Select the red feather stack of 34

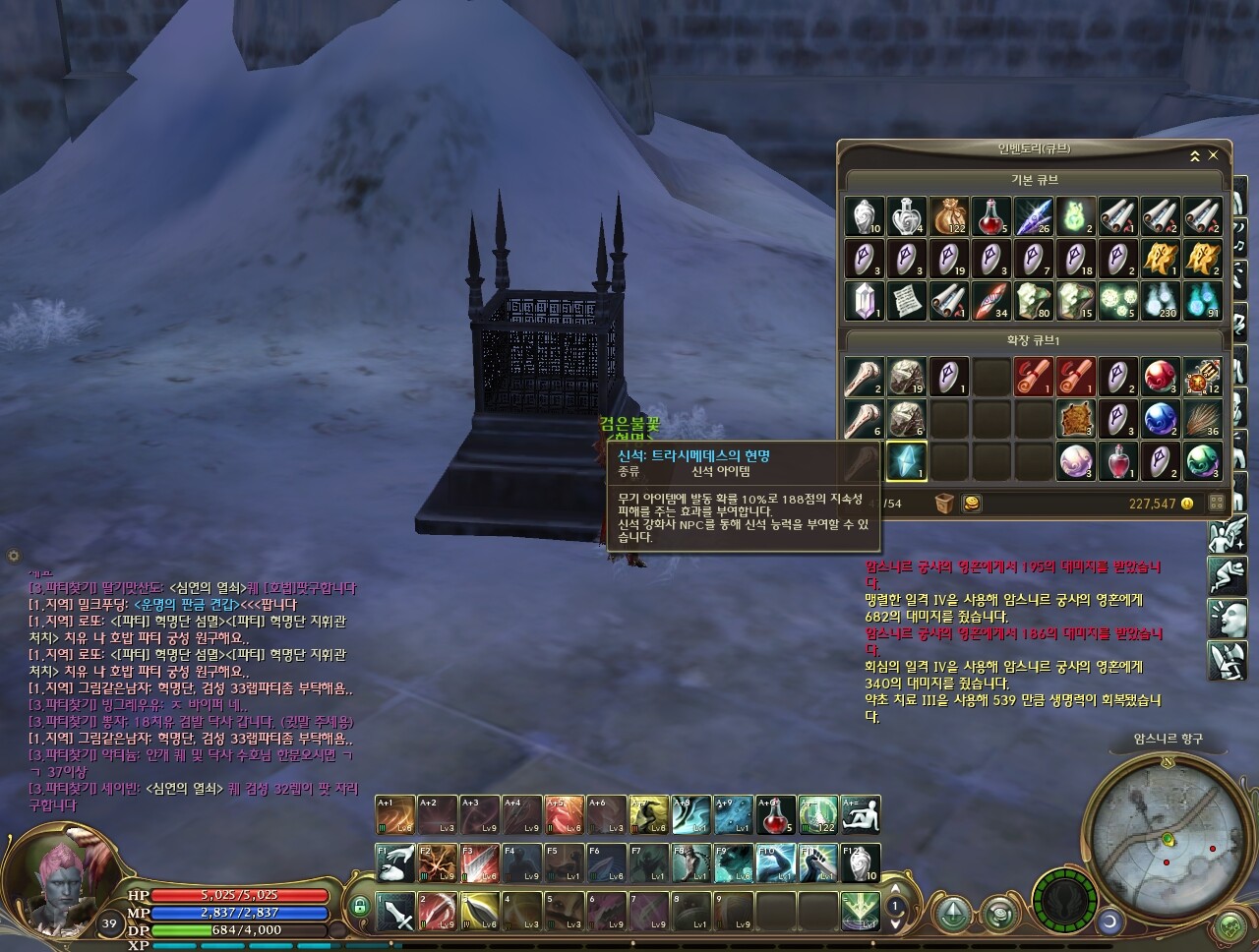pyautogui.click(x=990, y=301)
